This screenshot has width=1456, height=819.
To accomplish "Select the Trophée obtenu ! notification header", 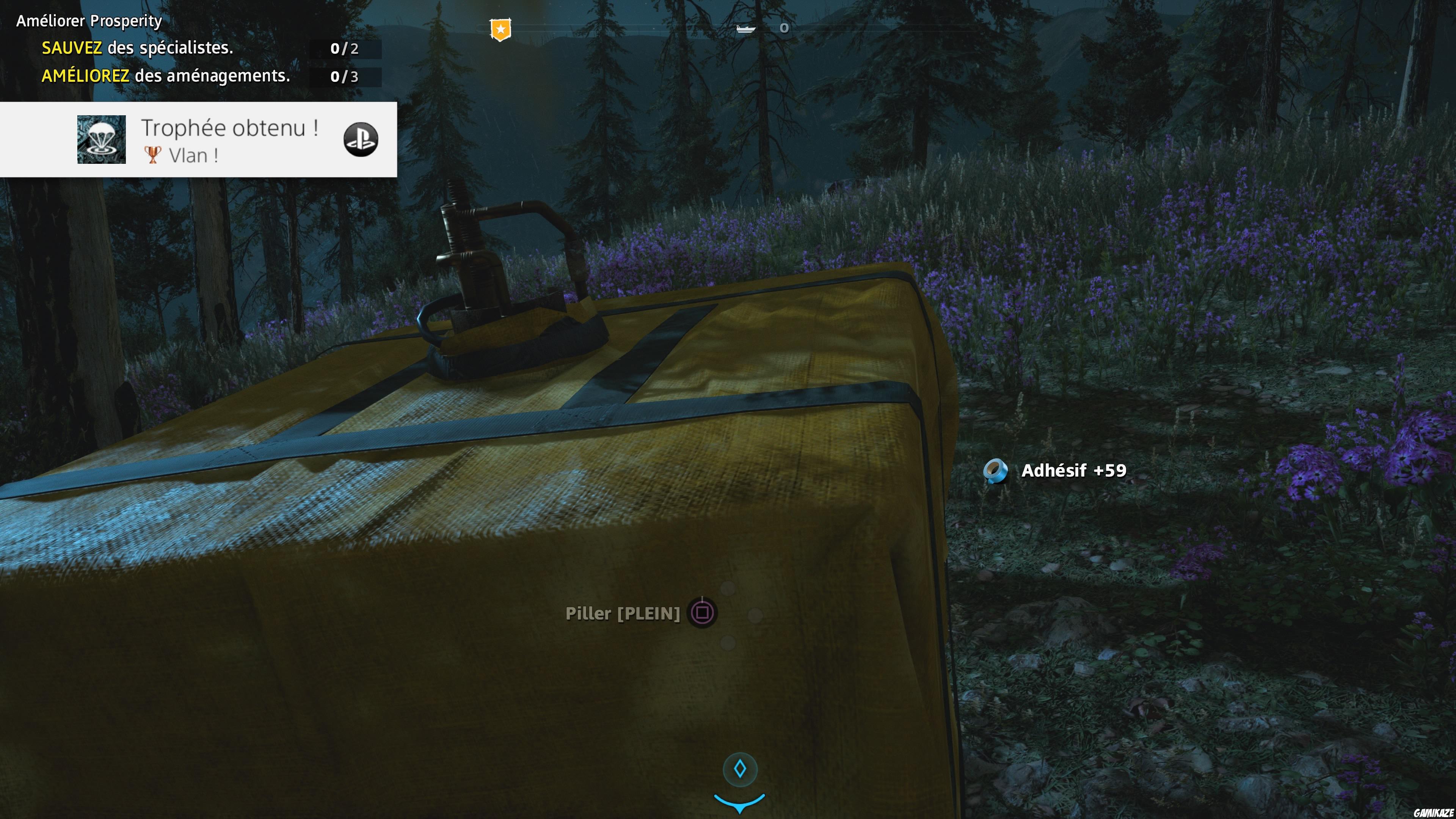I will point(229,128).
